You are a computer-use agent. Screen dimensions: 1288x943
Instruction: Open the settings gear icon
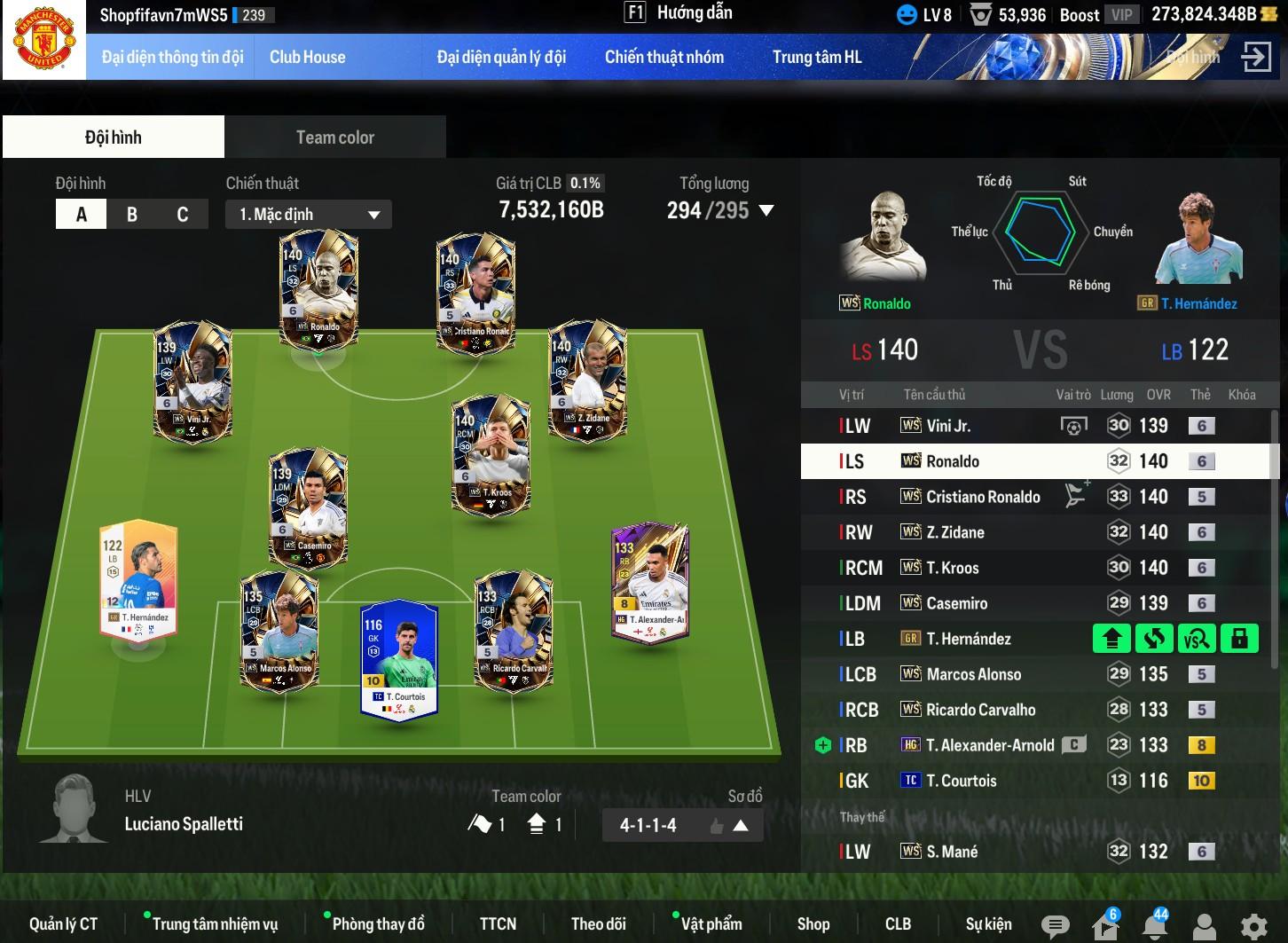1253,926
